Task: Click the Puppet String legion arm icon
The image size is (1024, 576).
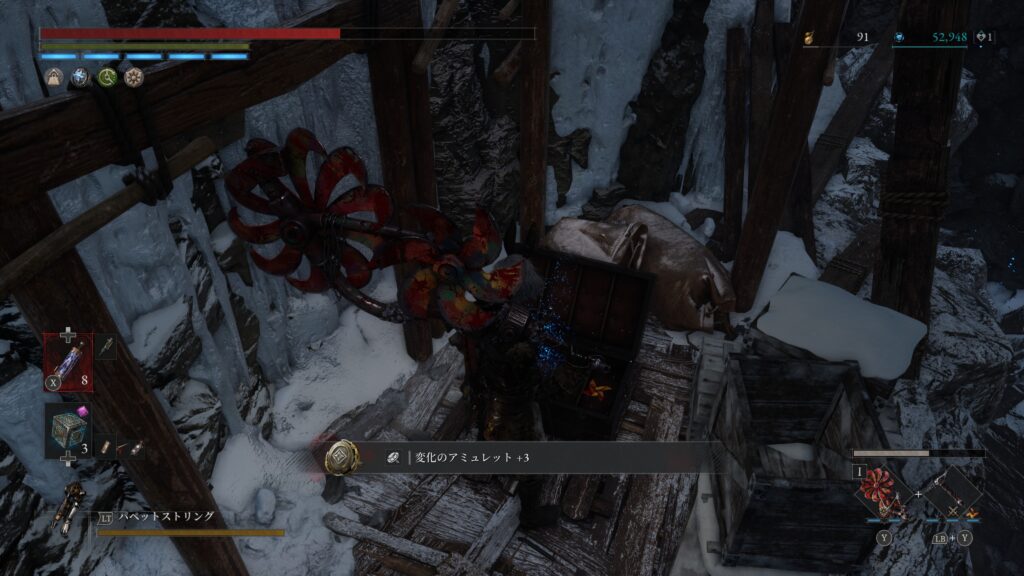Action: [72, 507]
